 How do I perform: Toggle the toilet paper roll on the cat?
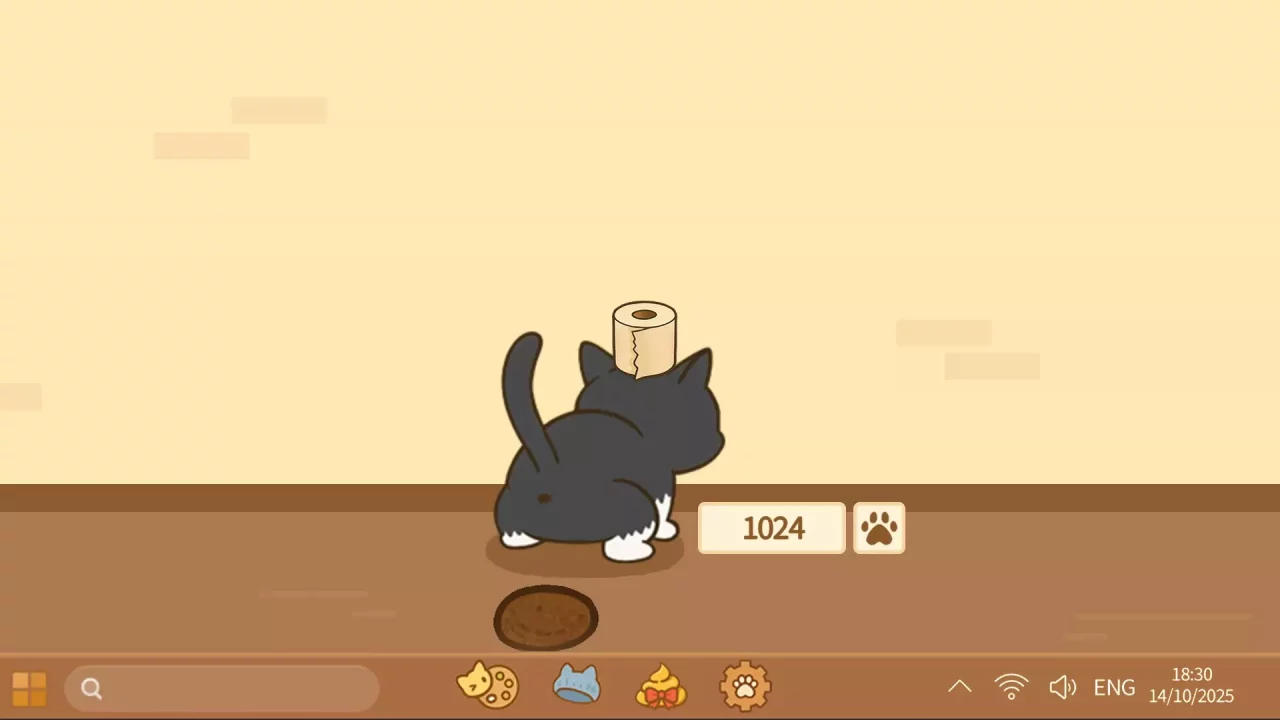pos(644,338)
